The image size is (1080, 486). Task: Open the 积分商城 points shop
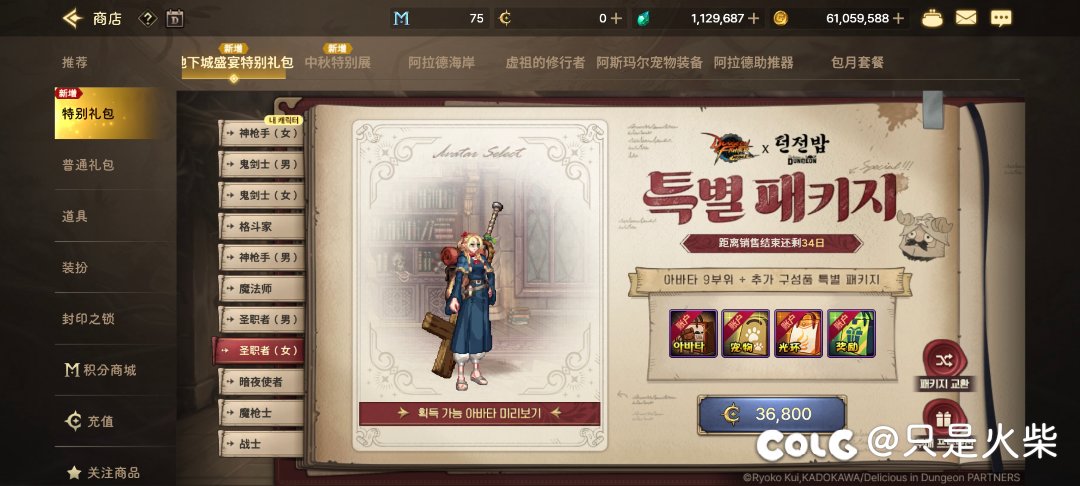(100, 370)
